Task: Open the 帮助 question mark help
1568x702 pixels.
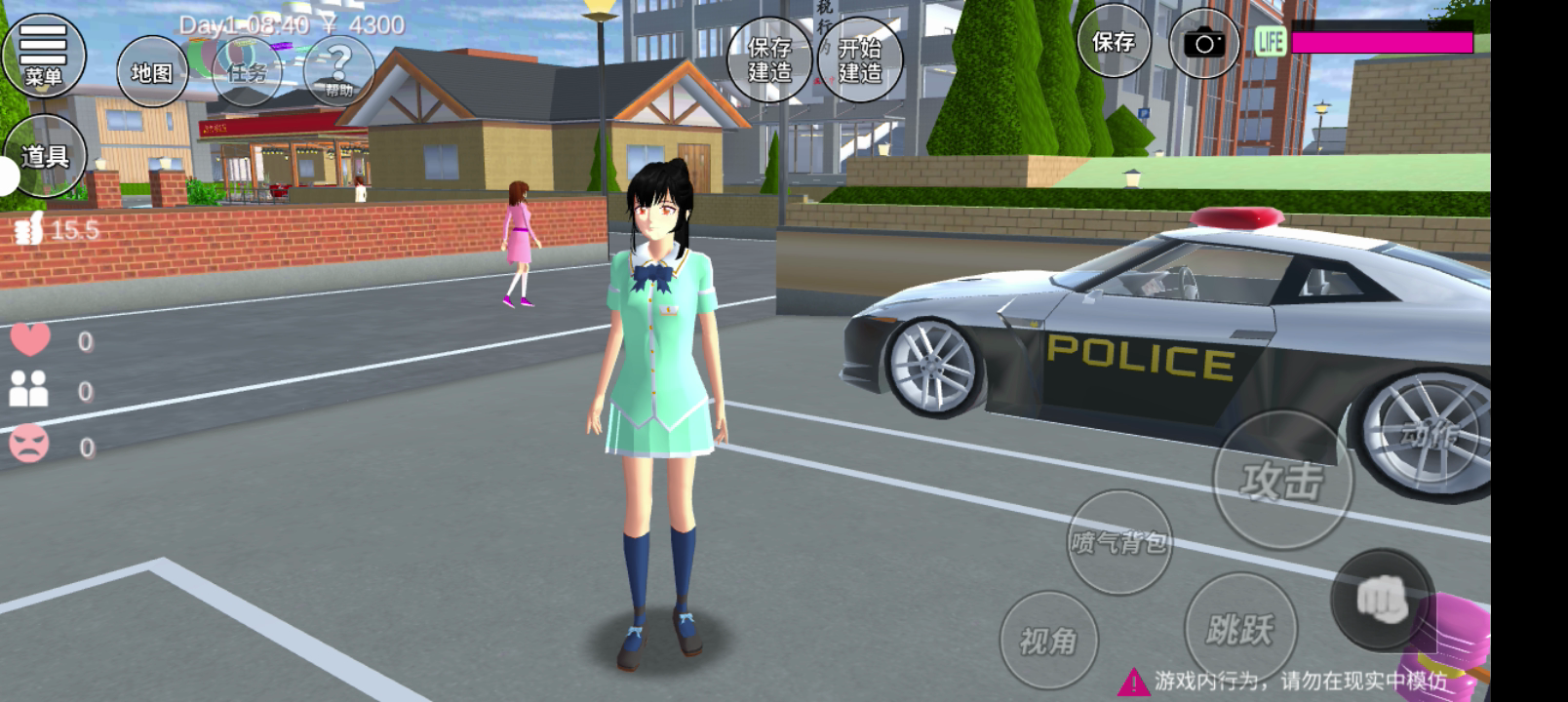Action: point(338,70)
